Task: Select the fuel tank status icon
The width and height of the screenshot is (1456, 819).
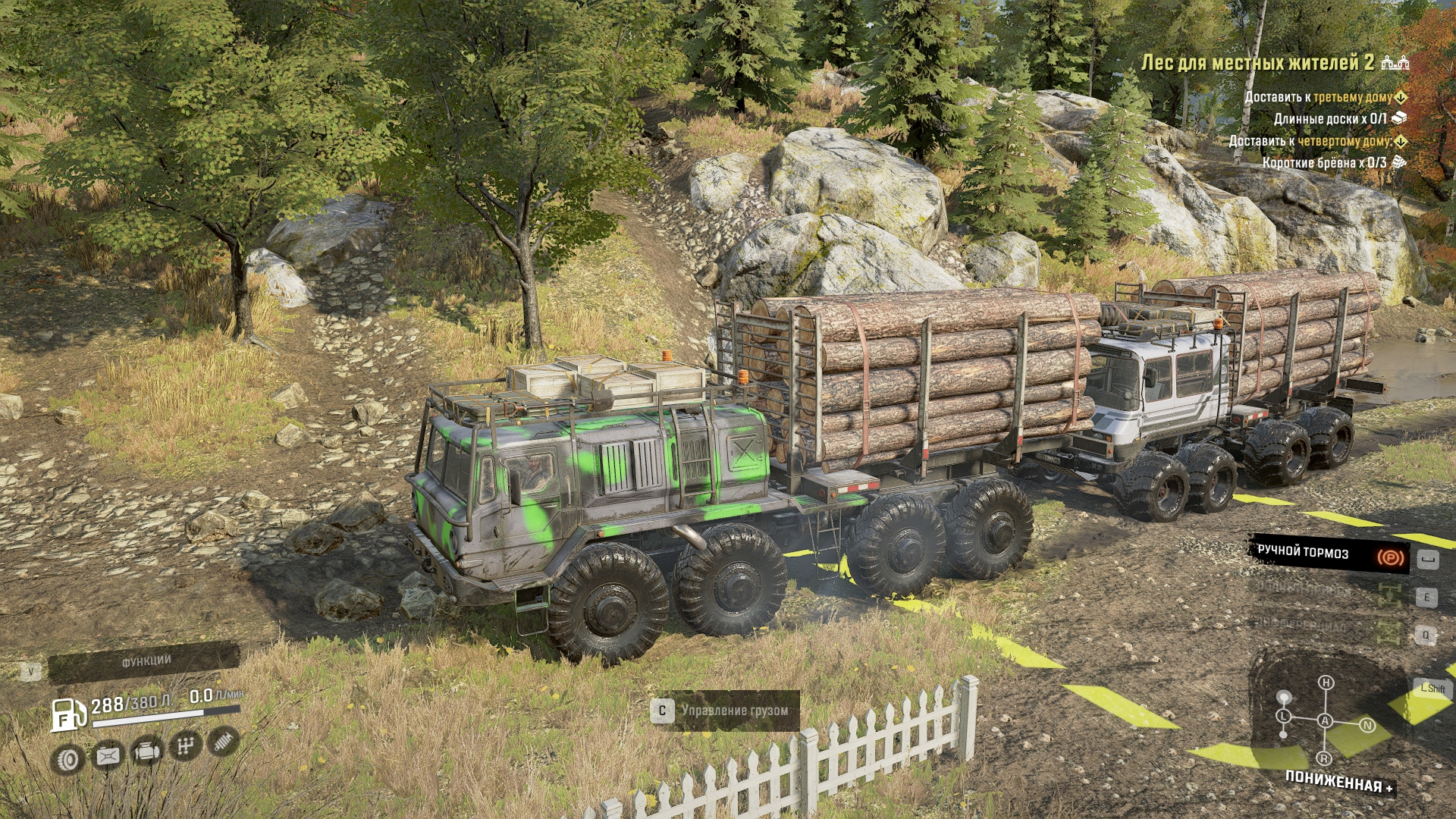Action: click(x=107, y=755)
